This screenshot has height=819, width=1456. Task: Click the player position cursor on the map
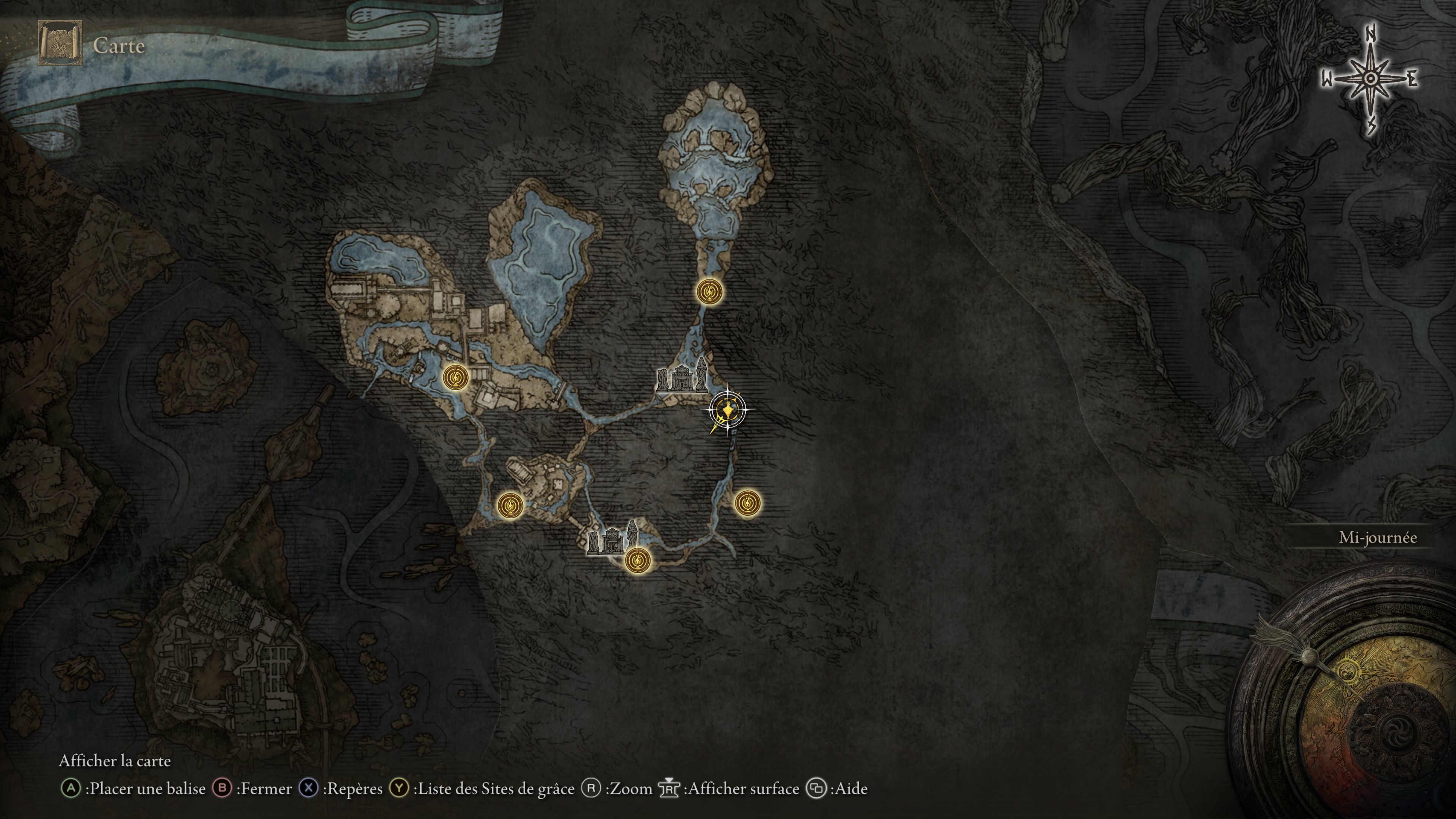pos(727,409)
